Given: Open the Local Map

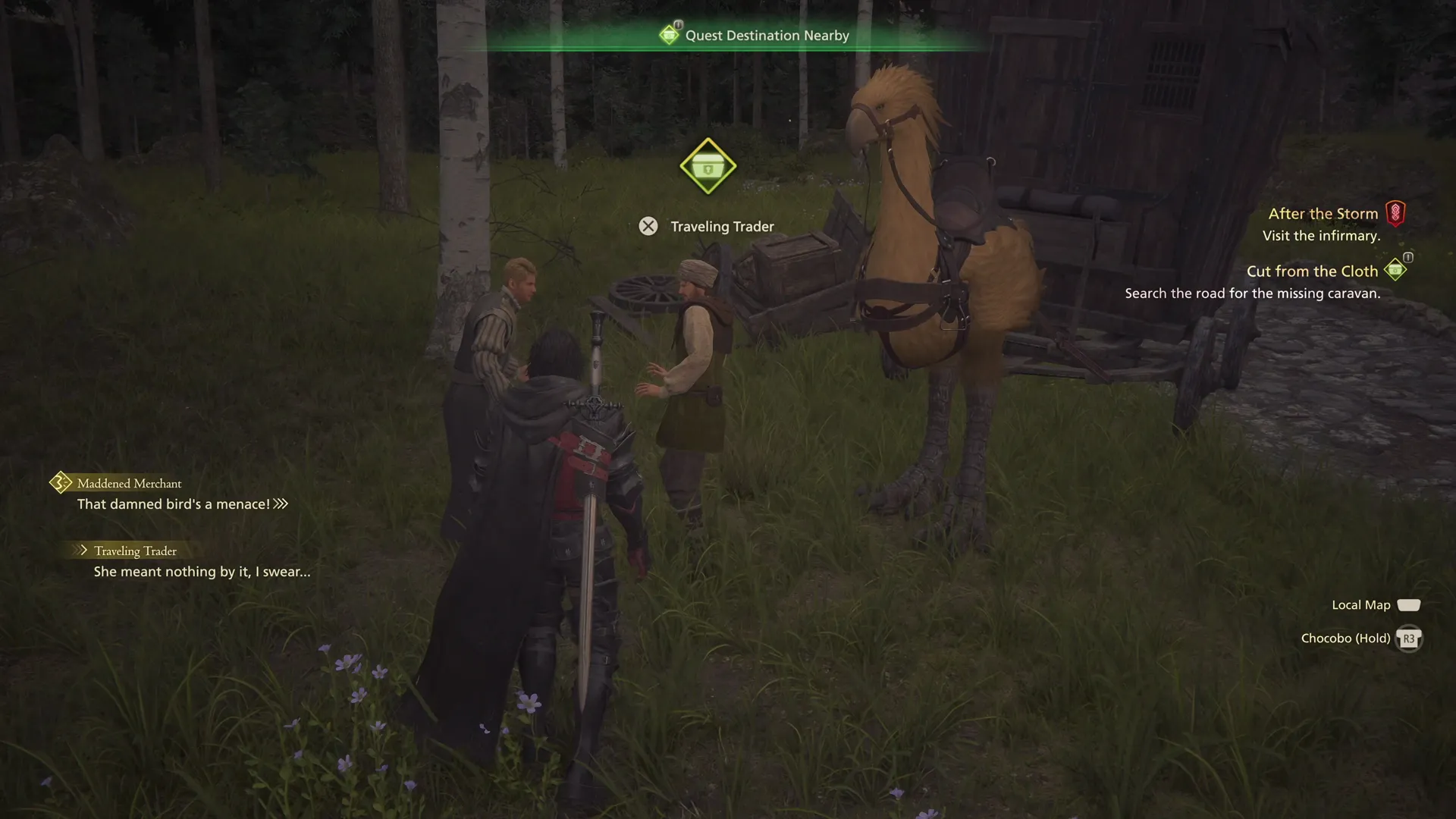Looking at the screenshot, I should pos(1361,604).
